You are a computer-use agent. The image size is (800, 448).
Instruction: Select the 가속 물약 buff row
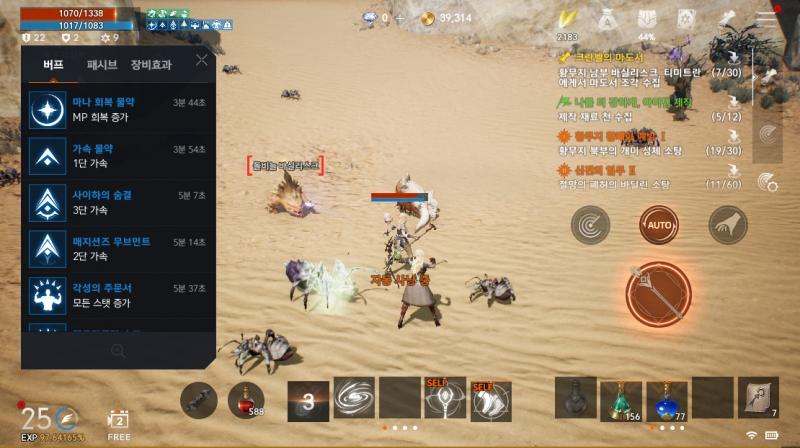point(118,156)
